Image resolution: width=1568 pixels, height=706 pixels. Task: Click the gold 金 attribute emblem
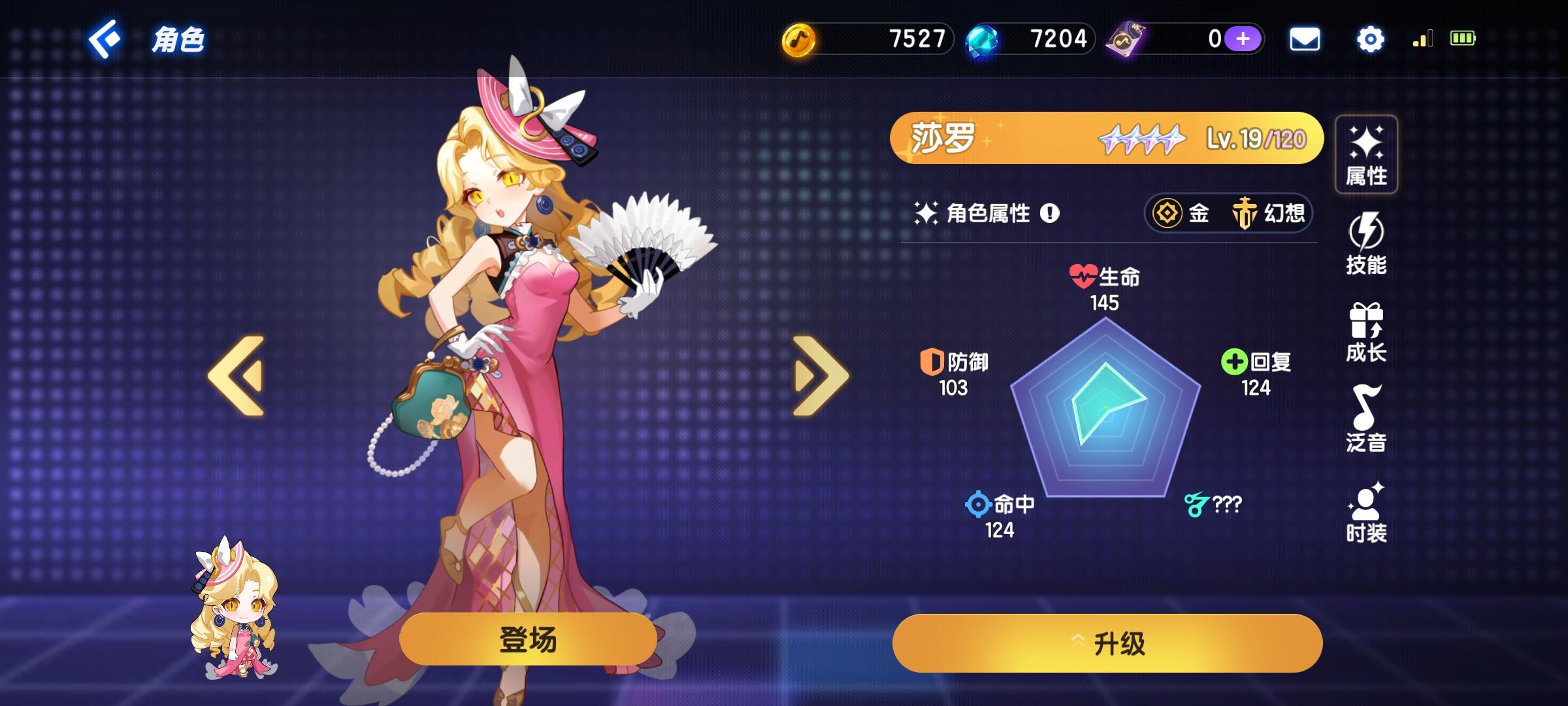[x=1166, y=213]
